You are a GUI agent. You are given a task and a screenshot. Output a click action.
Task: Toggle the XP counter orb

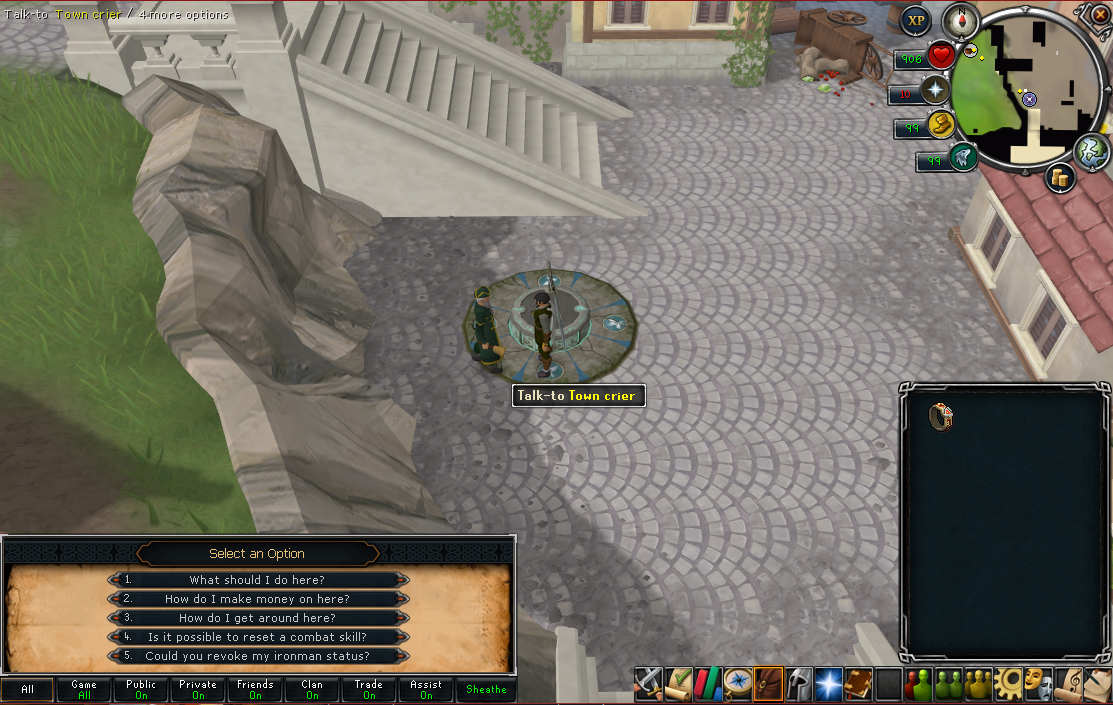[915, 21]
